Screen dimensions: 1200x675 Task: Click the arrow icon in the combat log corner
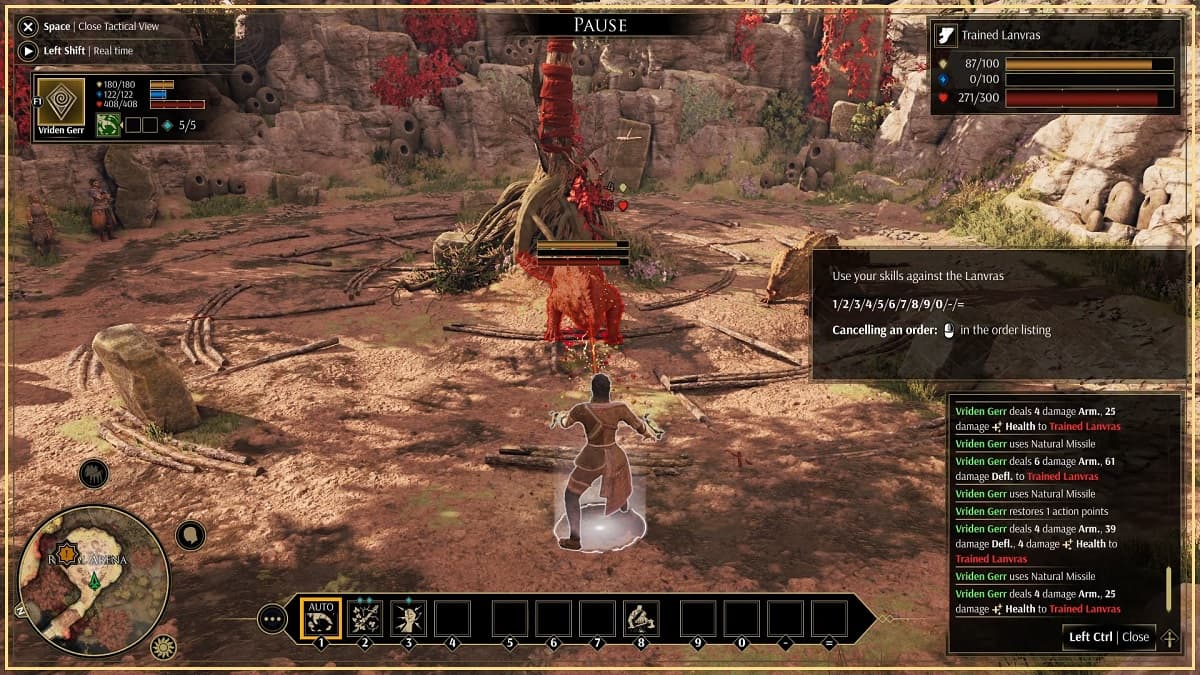(1168, 638)
